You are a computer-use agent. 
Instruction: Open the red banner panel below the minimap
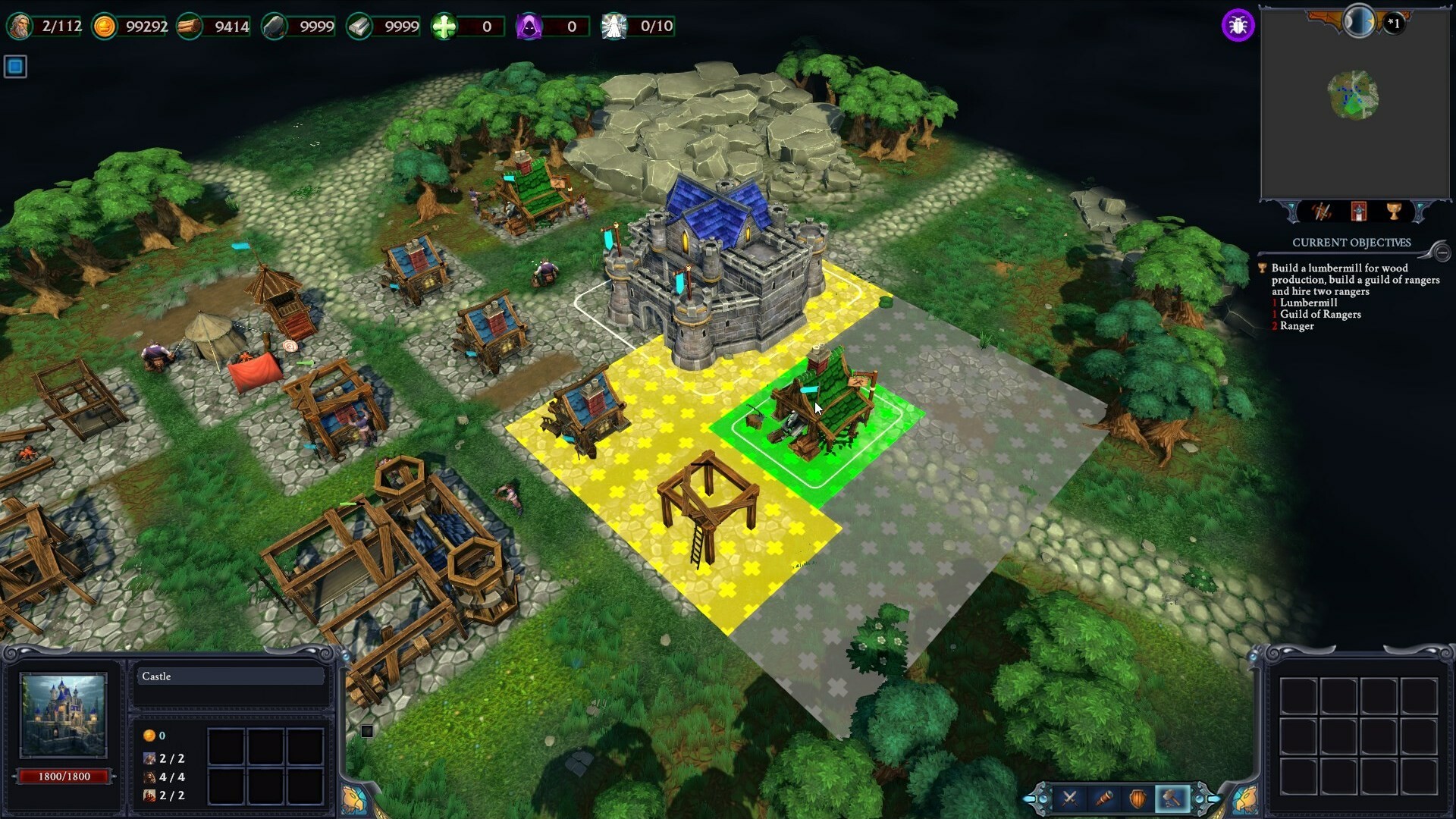tap(1358, 212)
